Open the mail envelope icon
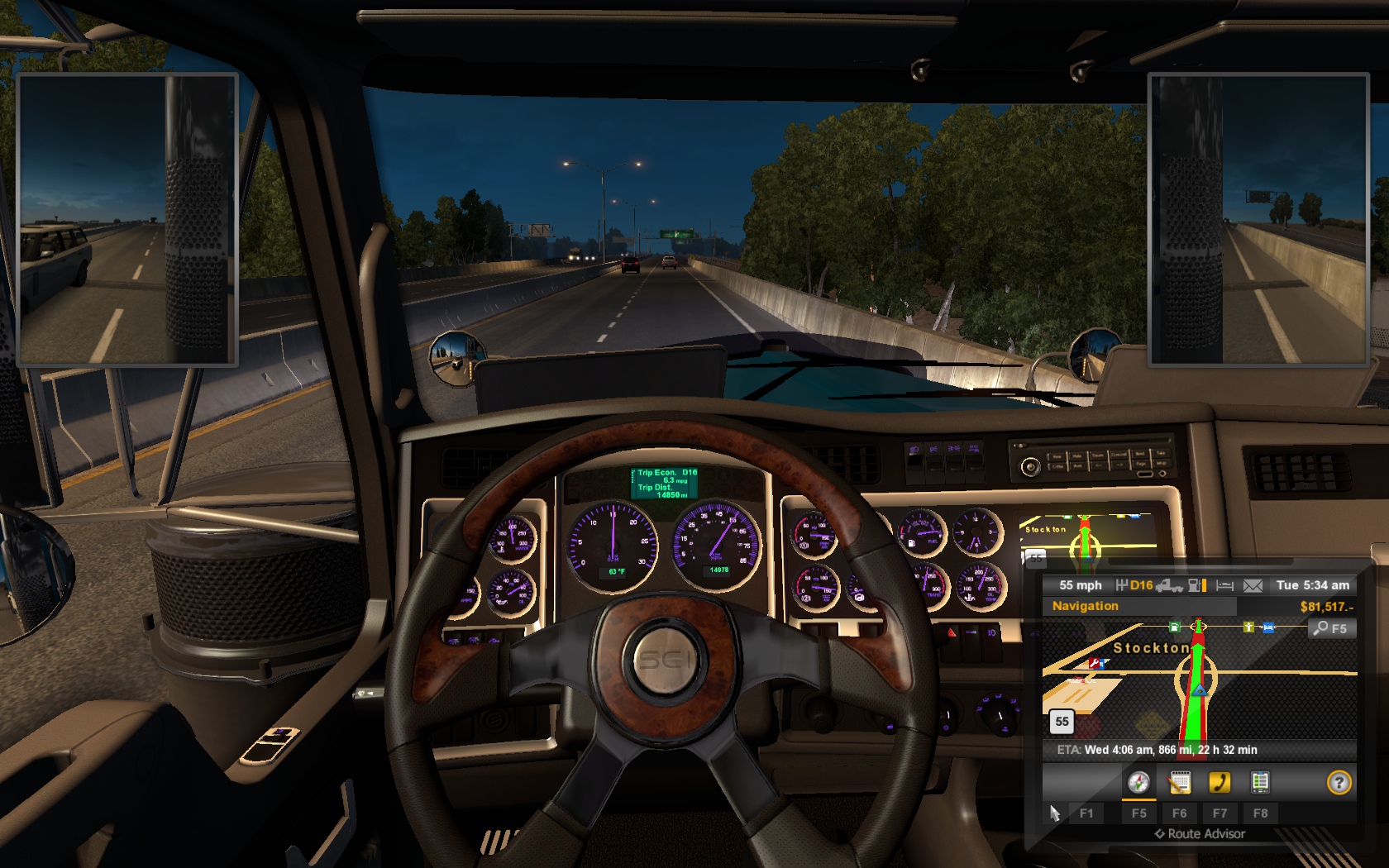Screen dimensions: 1389x868 pos(1253,585)
